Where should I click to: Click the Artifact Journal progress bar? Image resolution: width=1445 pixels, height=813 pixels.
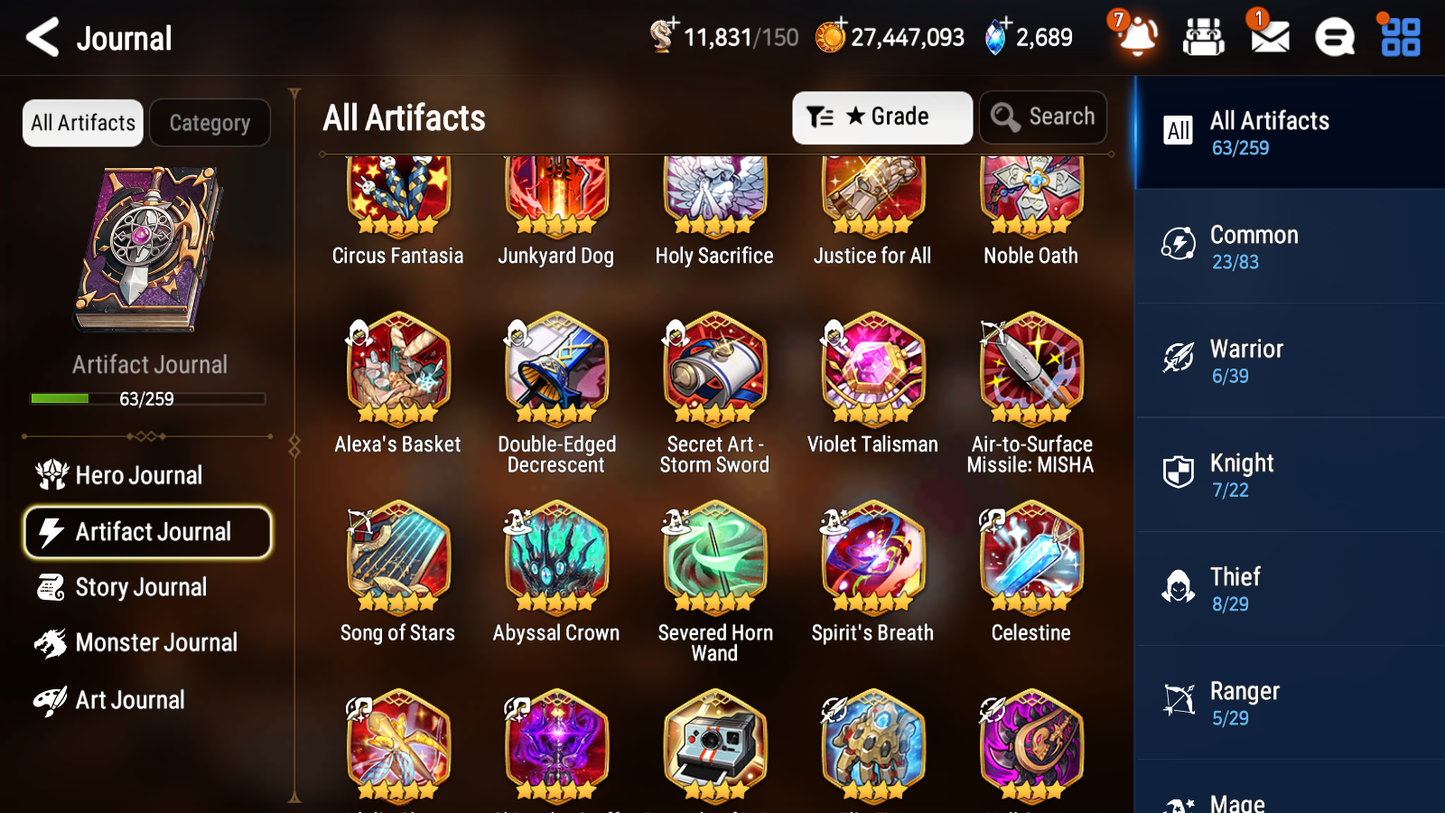pos(148,398)
